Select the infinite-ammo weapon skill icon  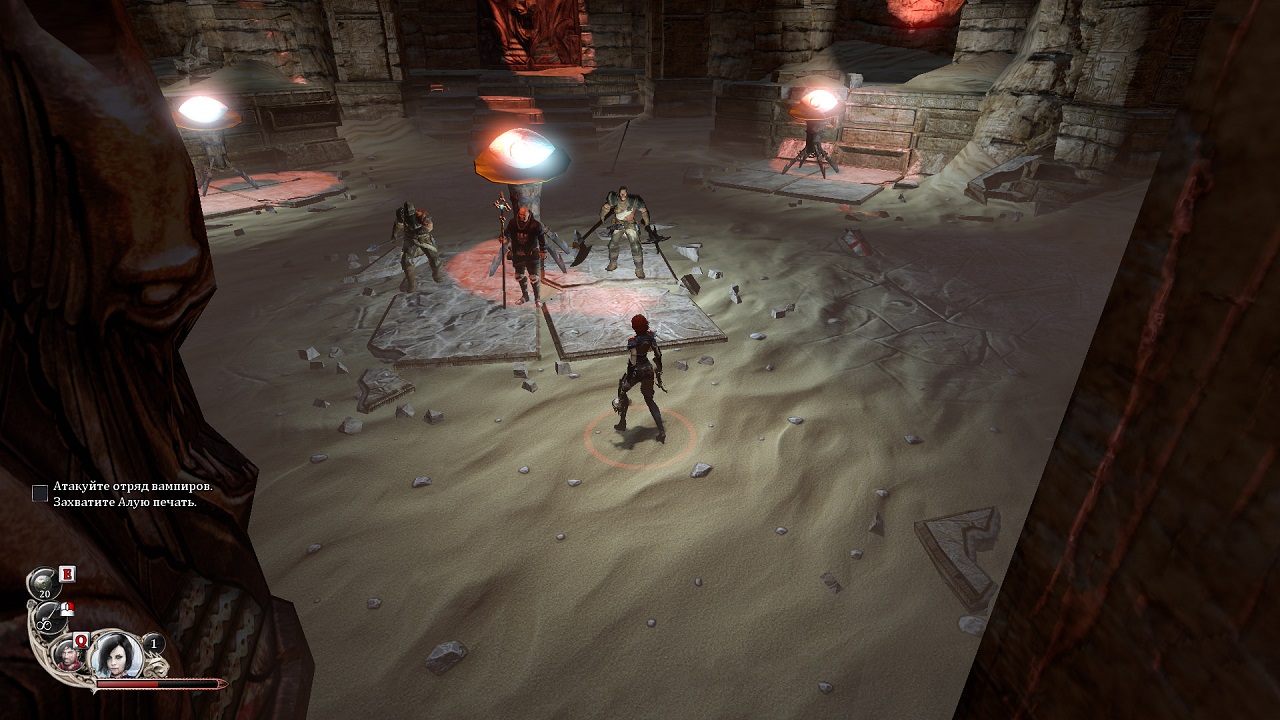click(46, 620)
